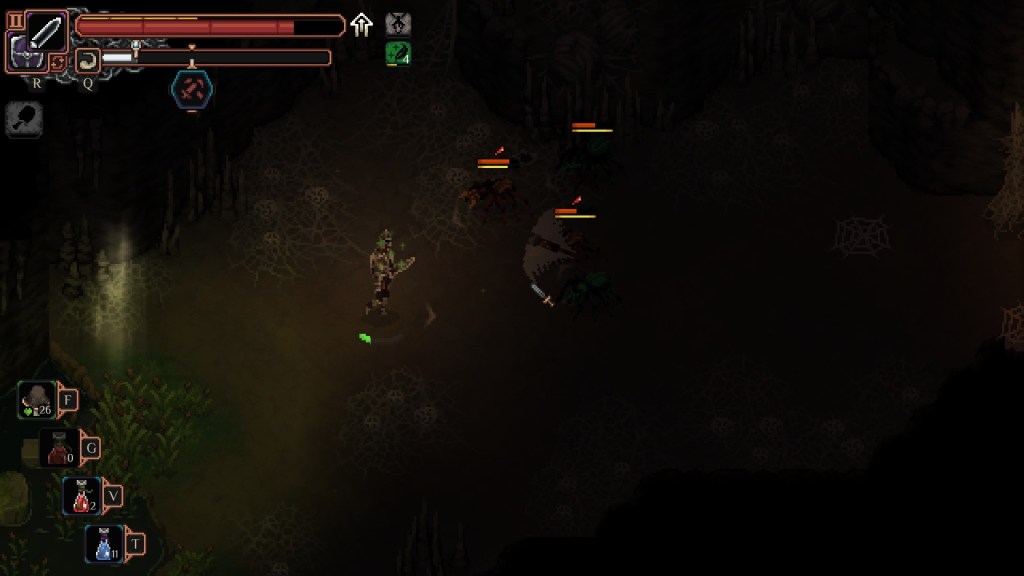Select the purple chest armor slot

22,52
